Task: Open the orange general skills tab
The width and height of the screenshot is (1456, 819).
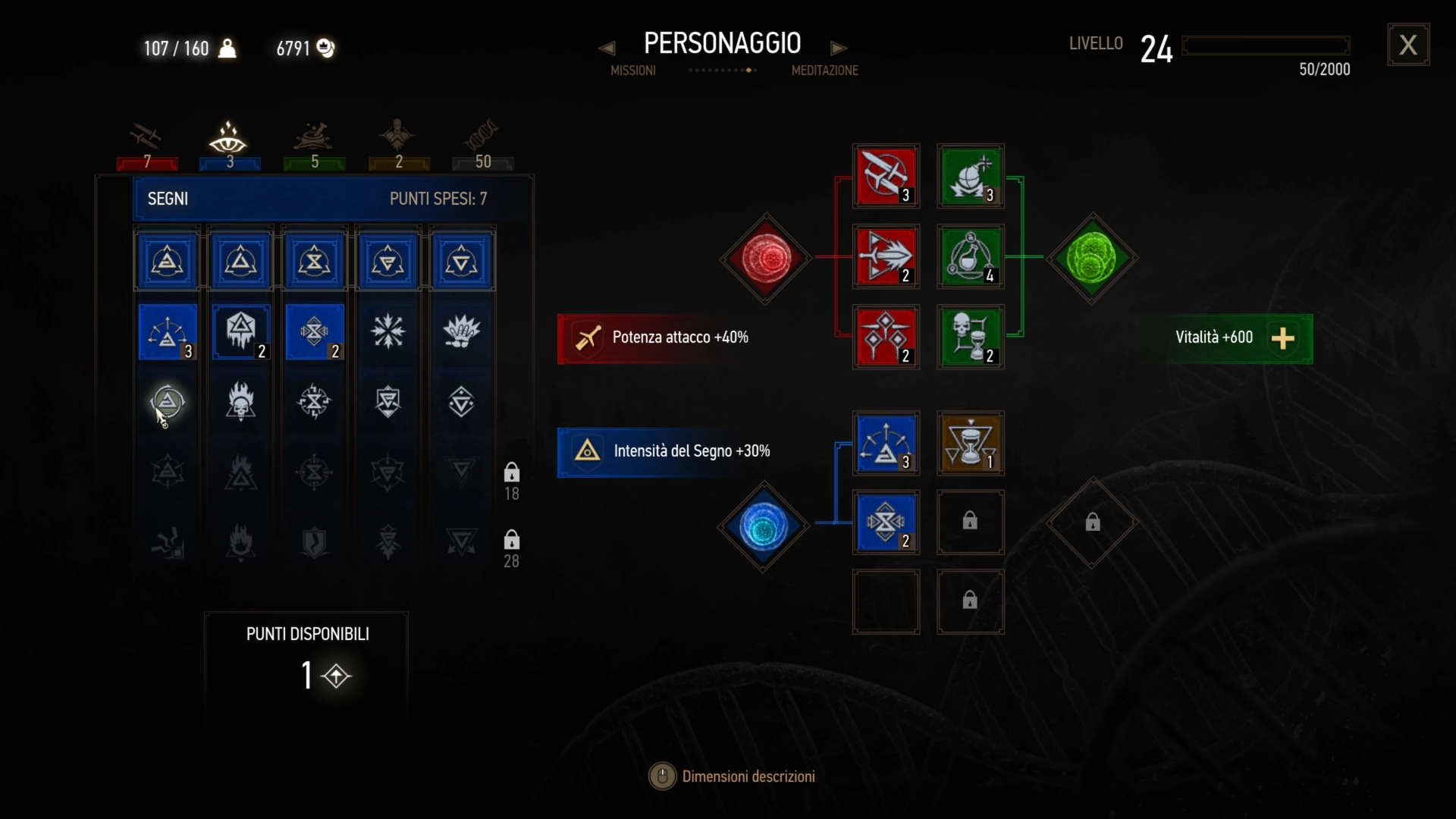Action: [398, 146]
